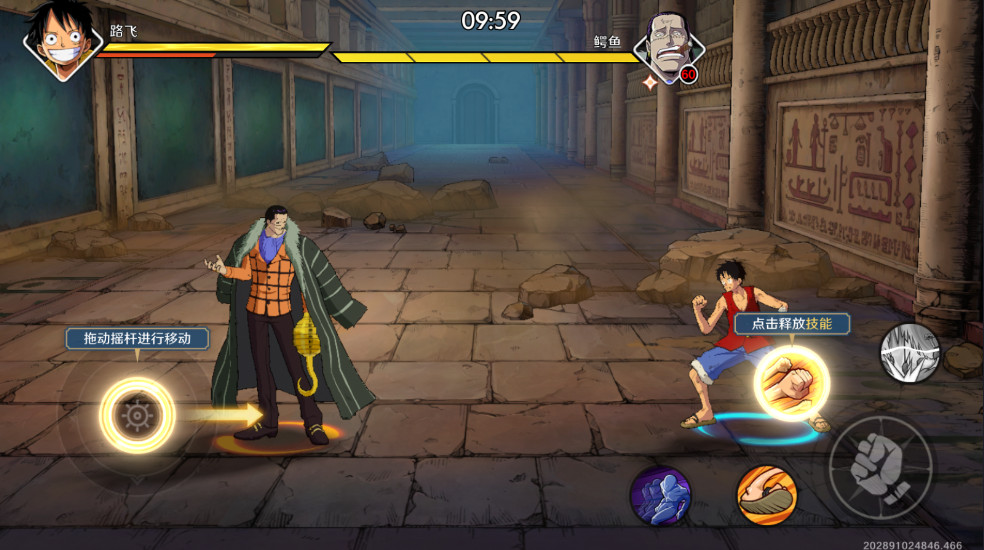Select Luffy's portrait avatar
984x550 pixels.
point(63,40)
